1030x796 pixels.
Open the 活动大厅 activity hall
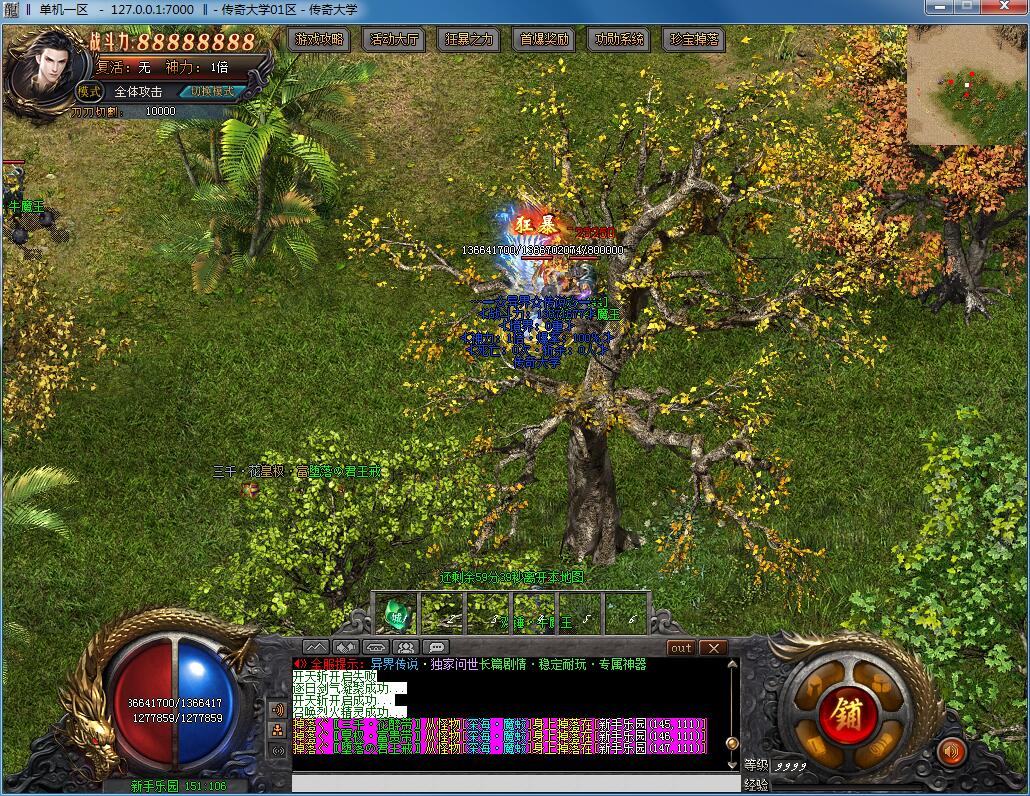coord(395,40)
